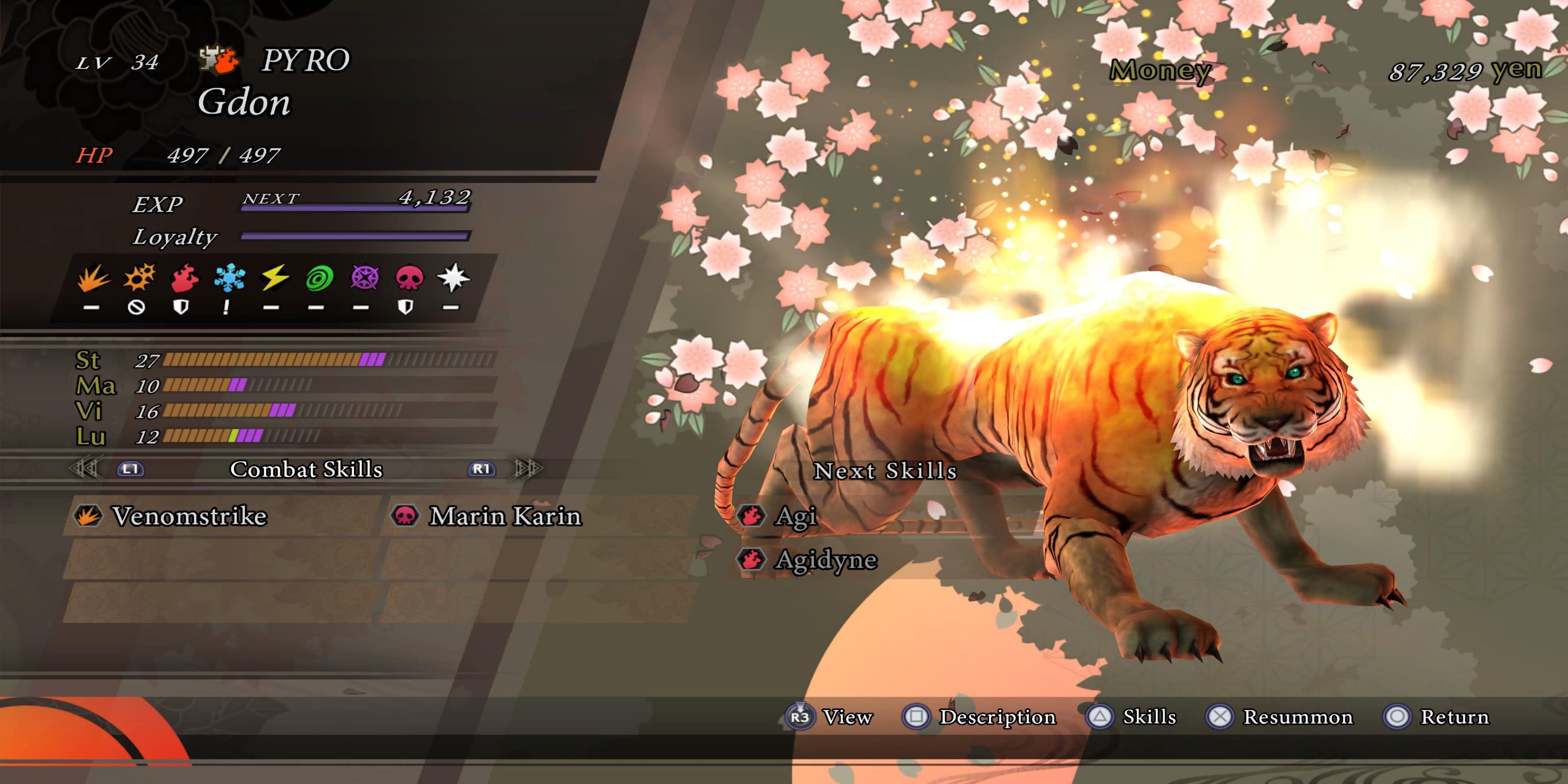Screen dimensions: 1568x784
Task: Return to the previous screen
Action: point(1454,717)
